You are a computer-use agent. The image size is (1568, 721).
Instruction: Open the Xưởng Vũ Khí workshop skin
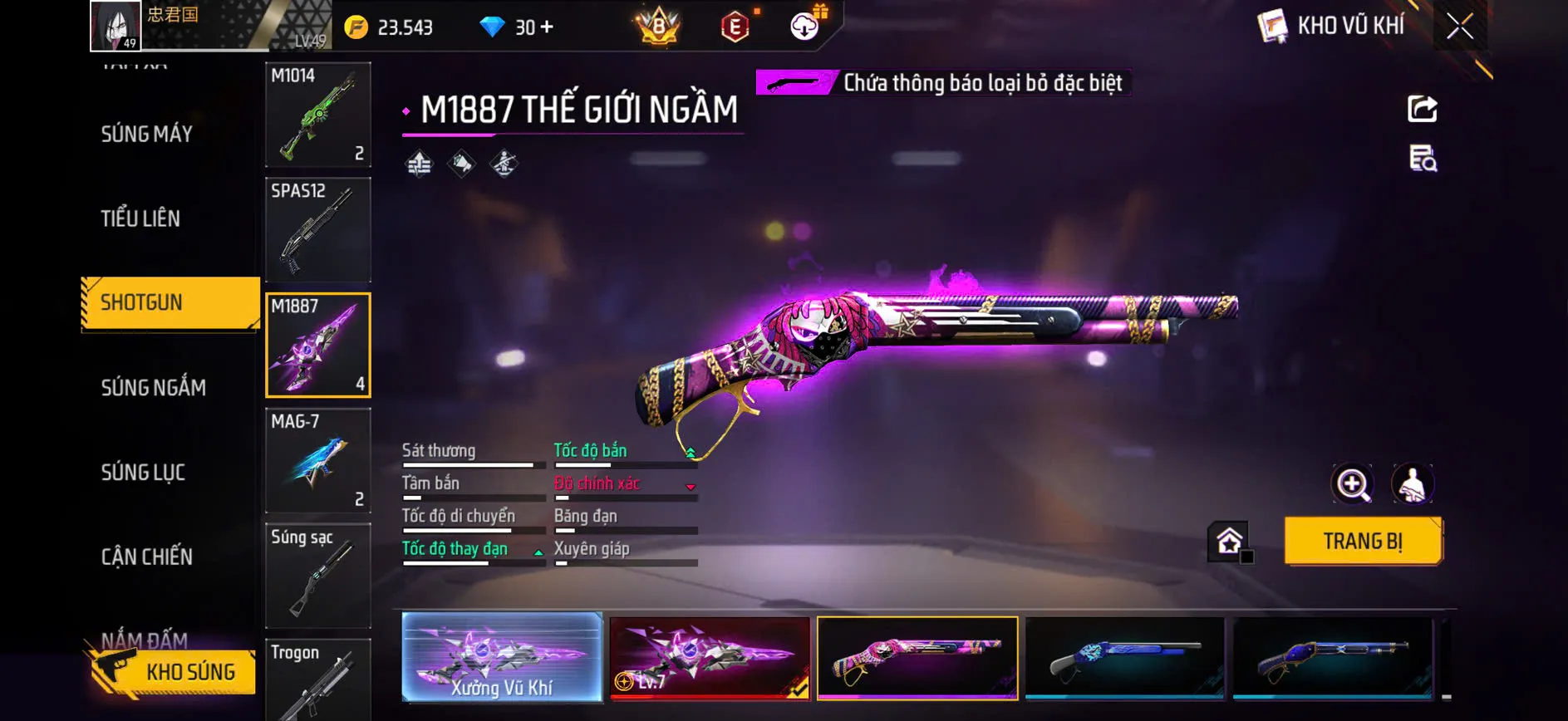(502, 657)
